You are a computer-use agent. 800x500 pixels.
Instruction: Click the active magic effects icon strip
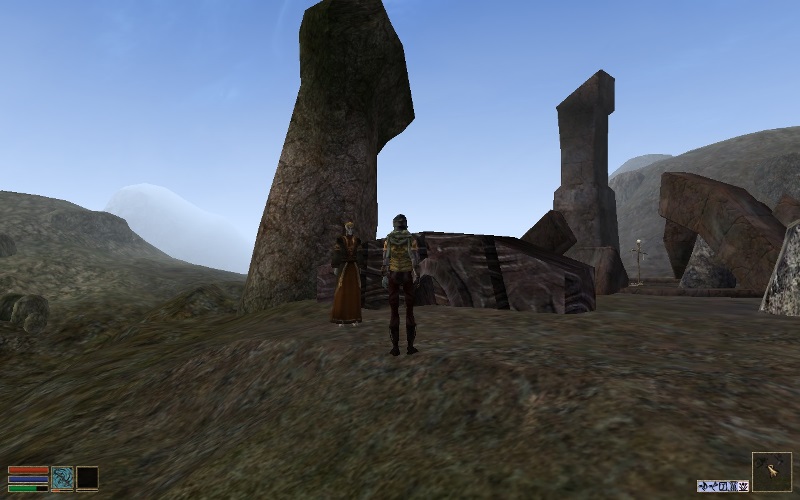coord(723,486)
